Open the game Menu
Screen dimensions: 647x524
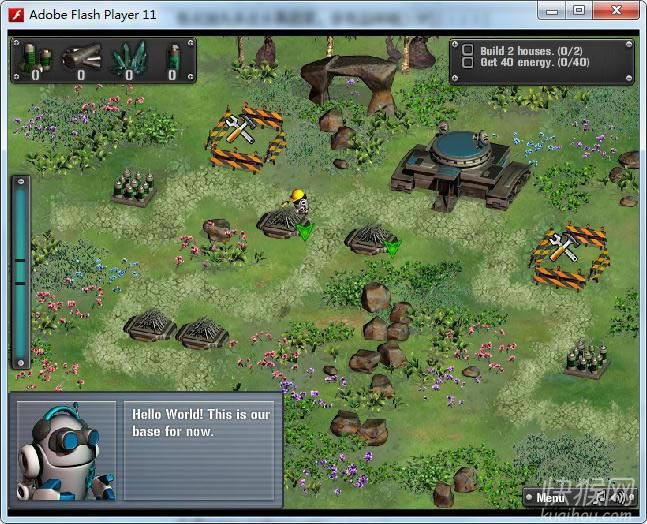550,497
